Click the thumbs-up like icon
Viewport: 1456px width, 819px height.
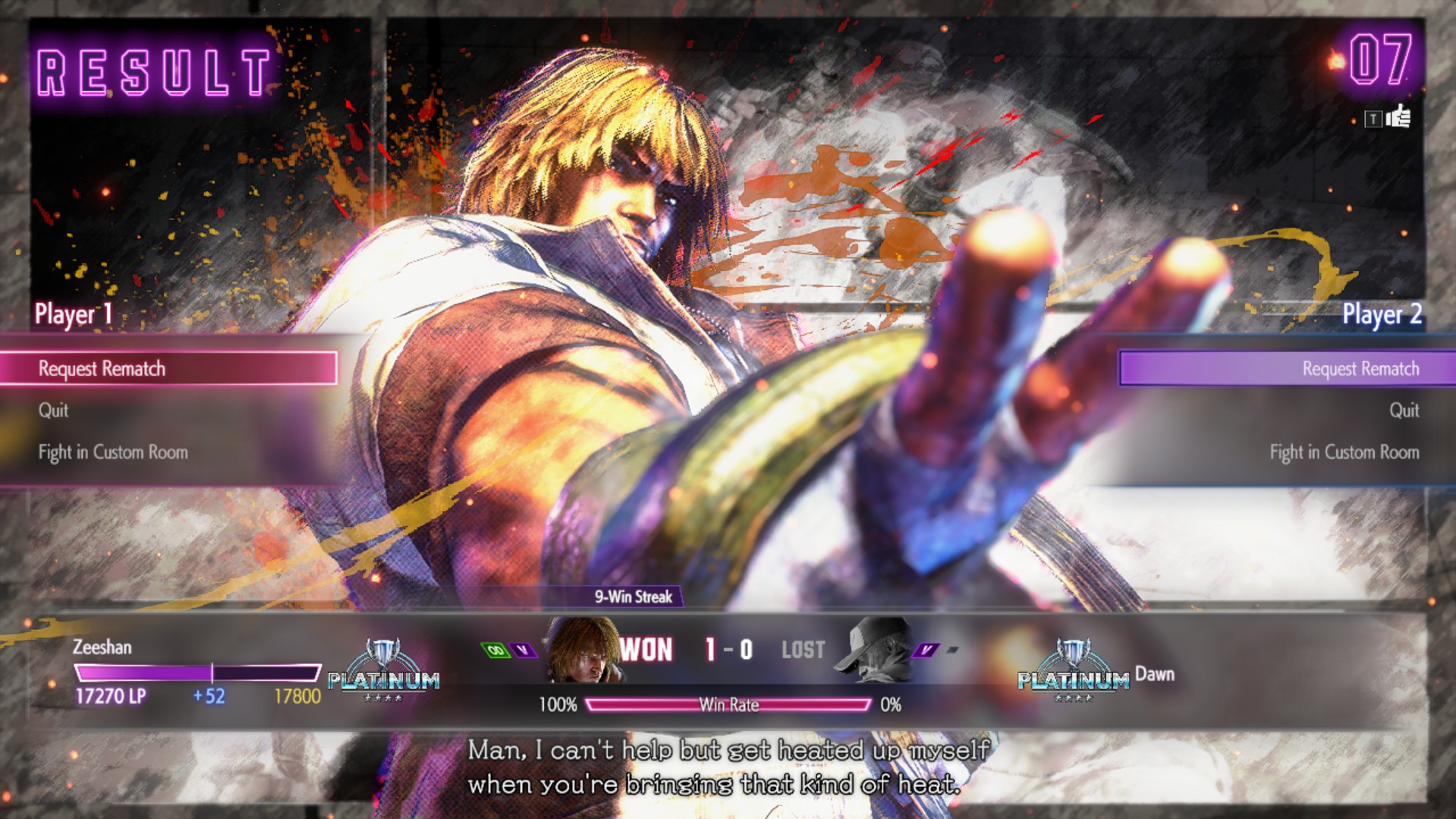click(x=1398, y=118)
